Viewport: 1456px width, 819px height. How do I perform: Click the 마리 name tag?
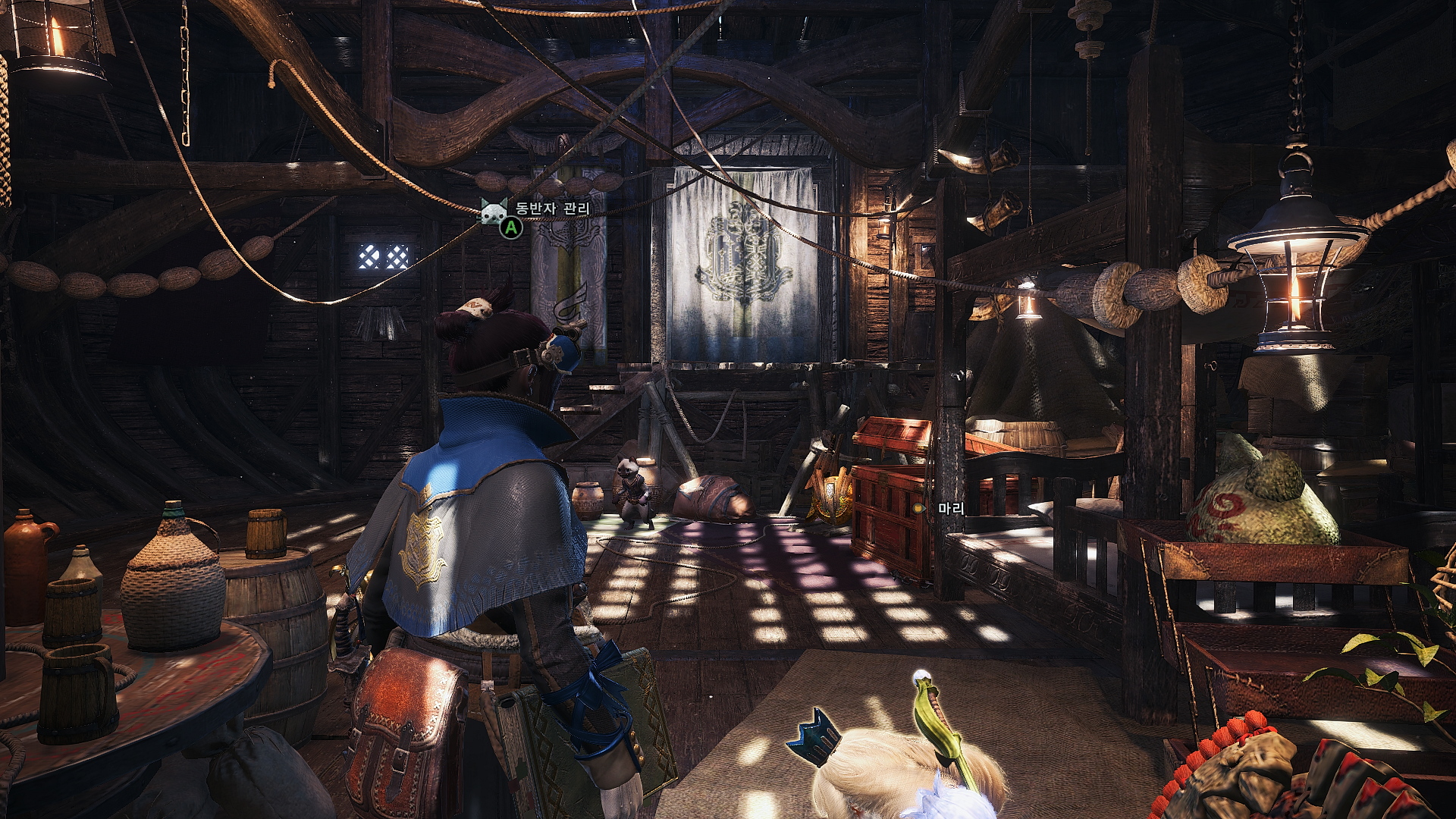pos(950,508)
